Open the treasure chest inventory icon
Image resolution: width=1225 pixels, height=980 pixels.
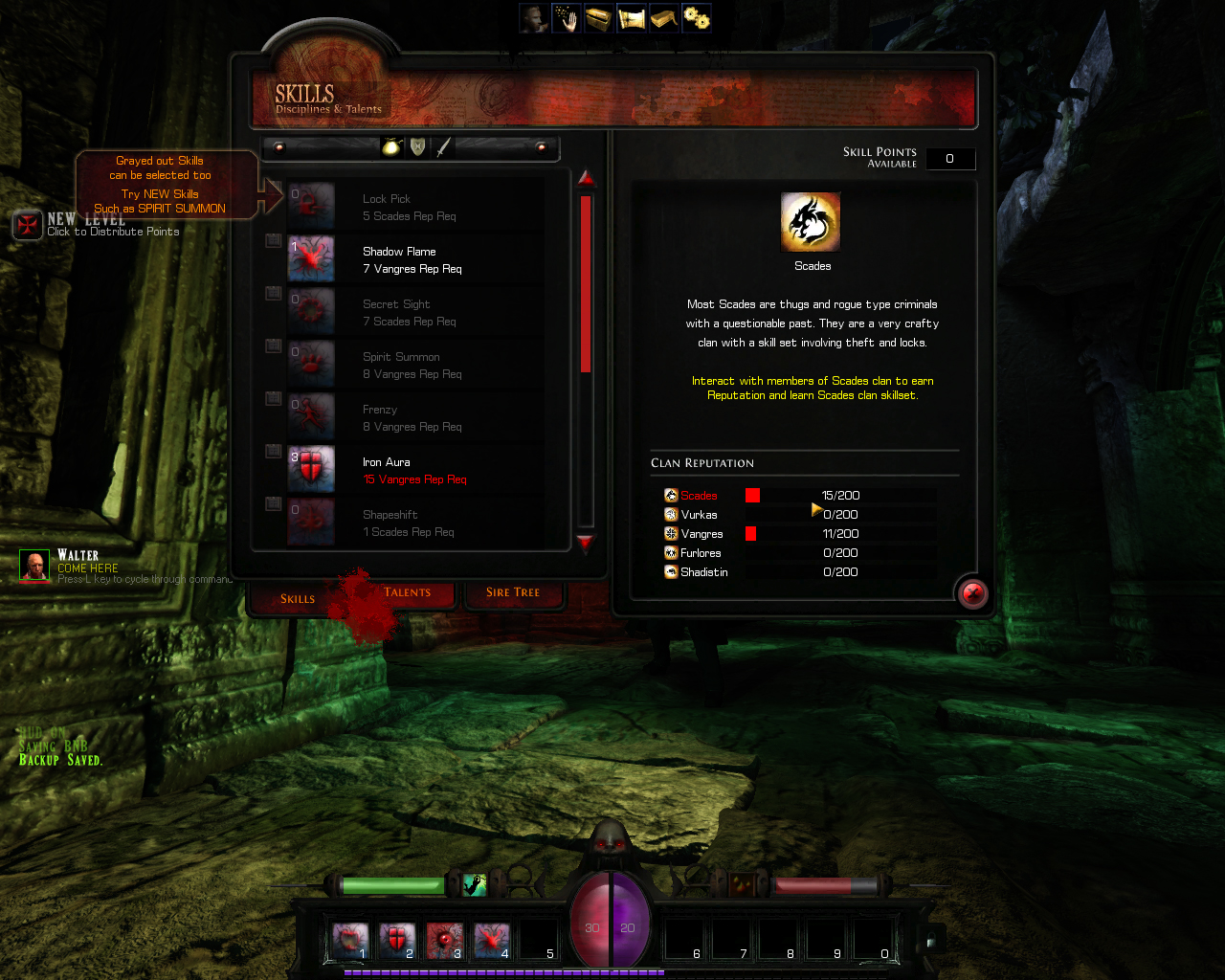point(597,17)
